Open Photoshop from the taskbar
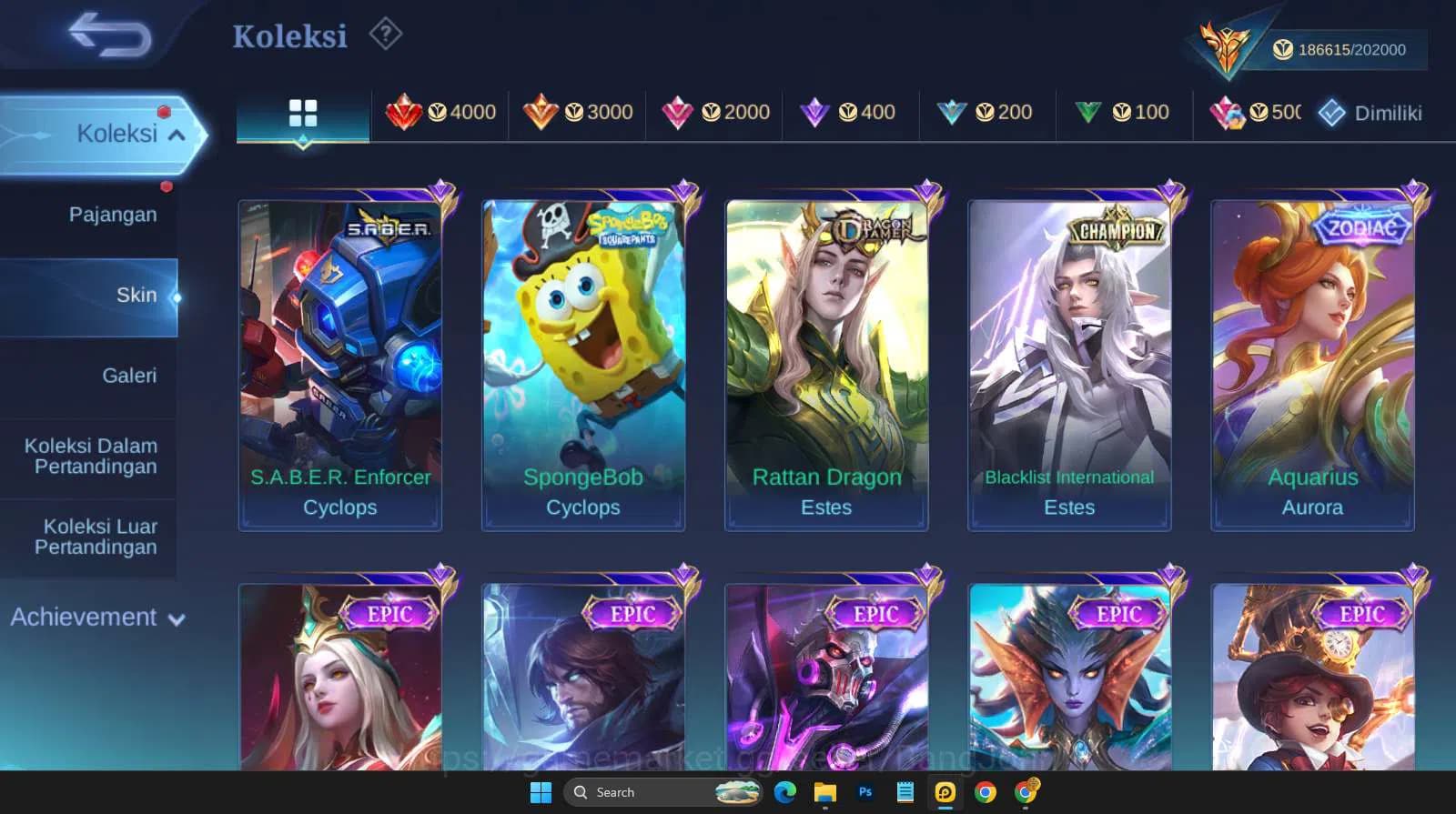 (x=864, y=792)
